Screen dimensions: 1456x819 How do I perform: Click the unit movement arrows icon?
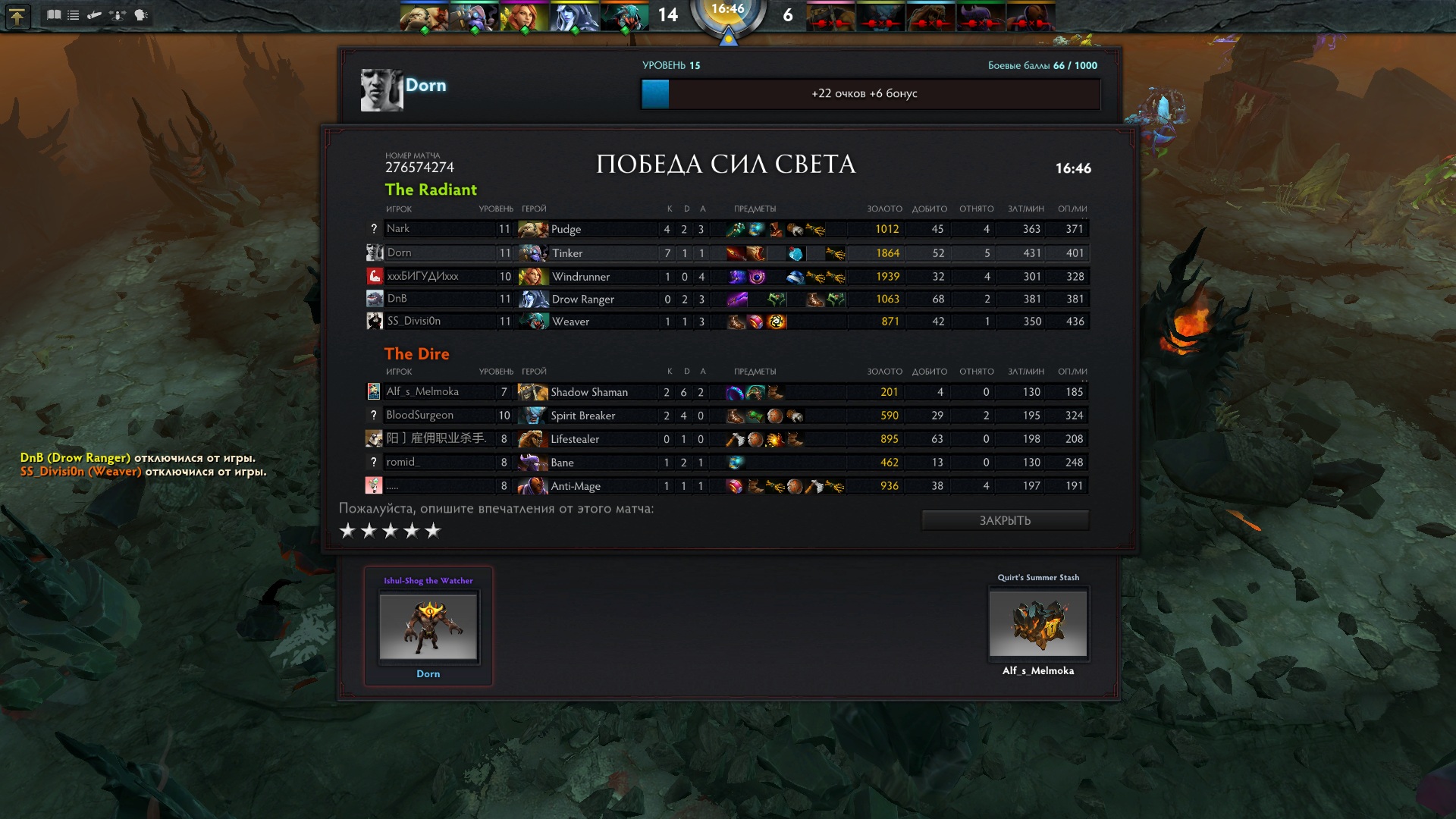[x=118, y=14]
